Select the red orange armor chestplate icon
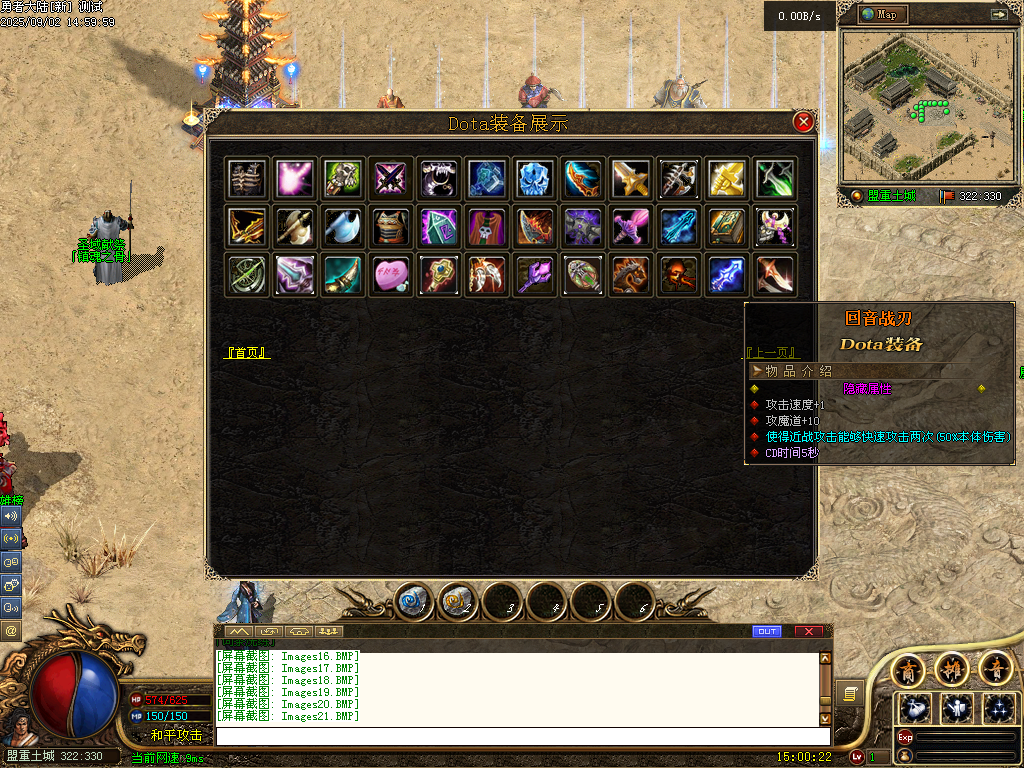The image size is (1024, 768). [x=389, y=227]
